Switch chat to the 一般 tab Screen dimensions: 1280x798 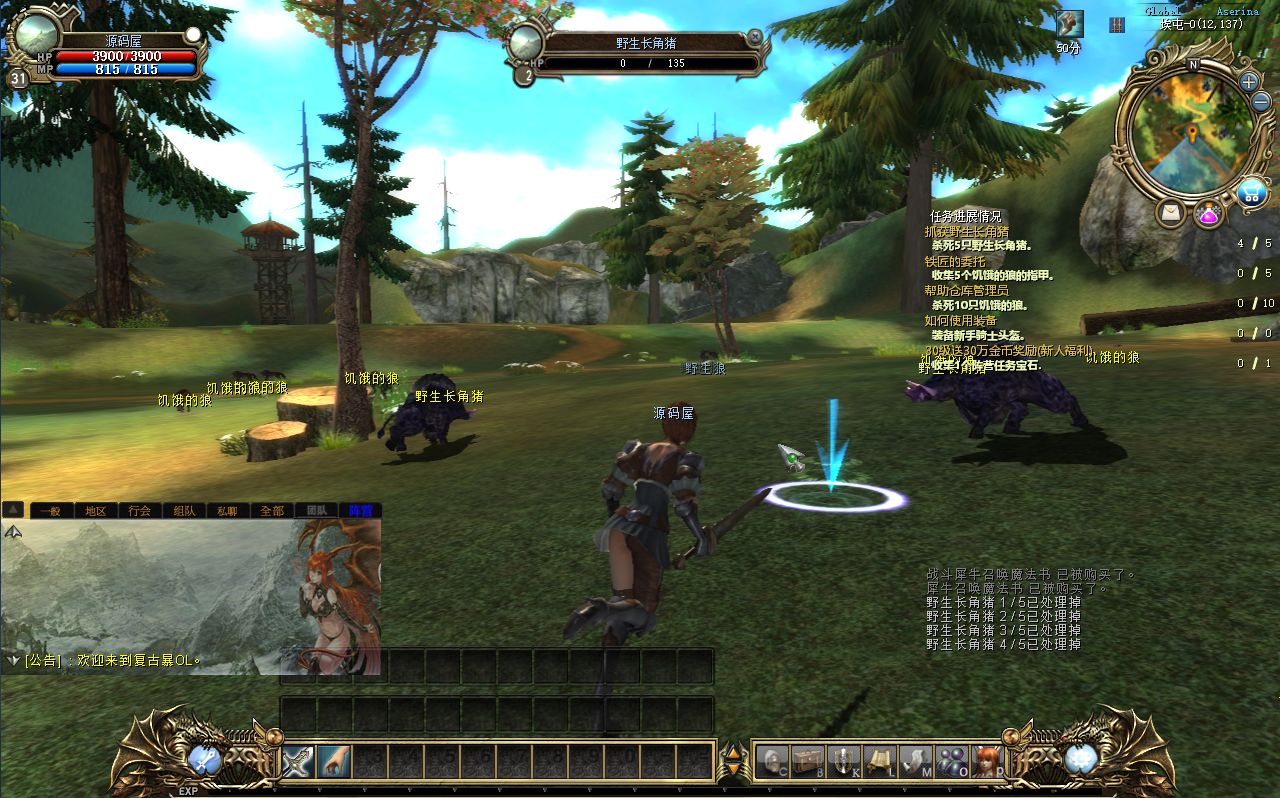click(x=50, y=510)
